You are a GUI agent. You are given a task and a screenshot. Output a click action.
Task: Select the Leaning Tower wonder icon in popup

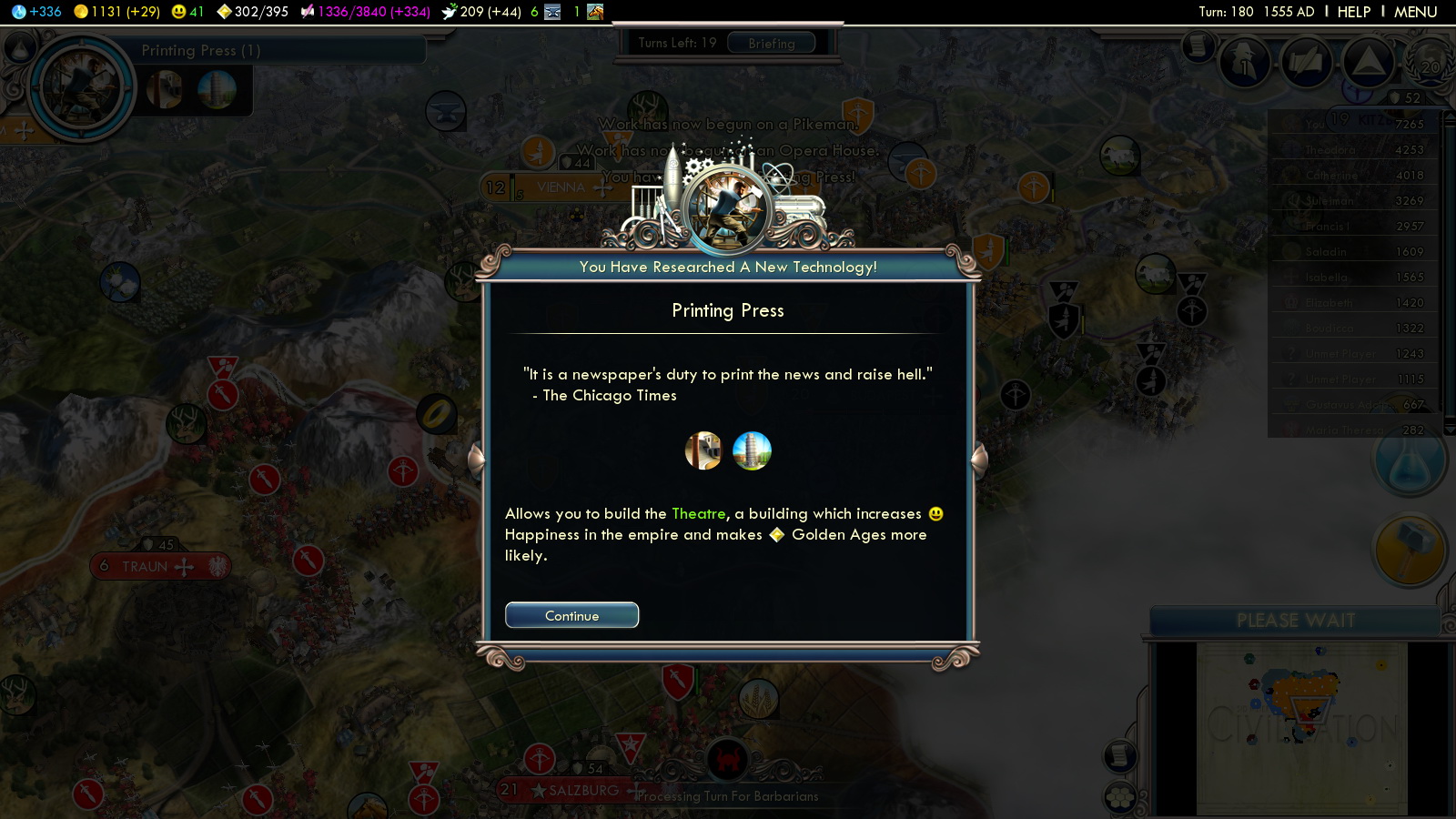pos(752,450)
